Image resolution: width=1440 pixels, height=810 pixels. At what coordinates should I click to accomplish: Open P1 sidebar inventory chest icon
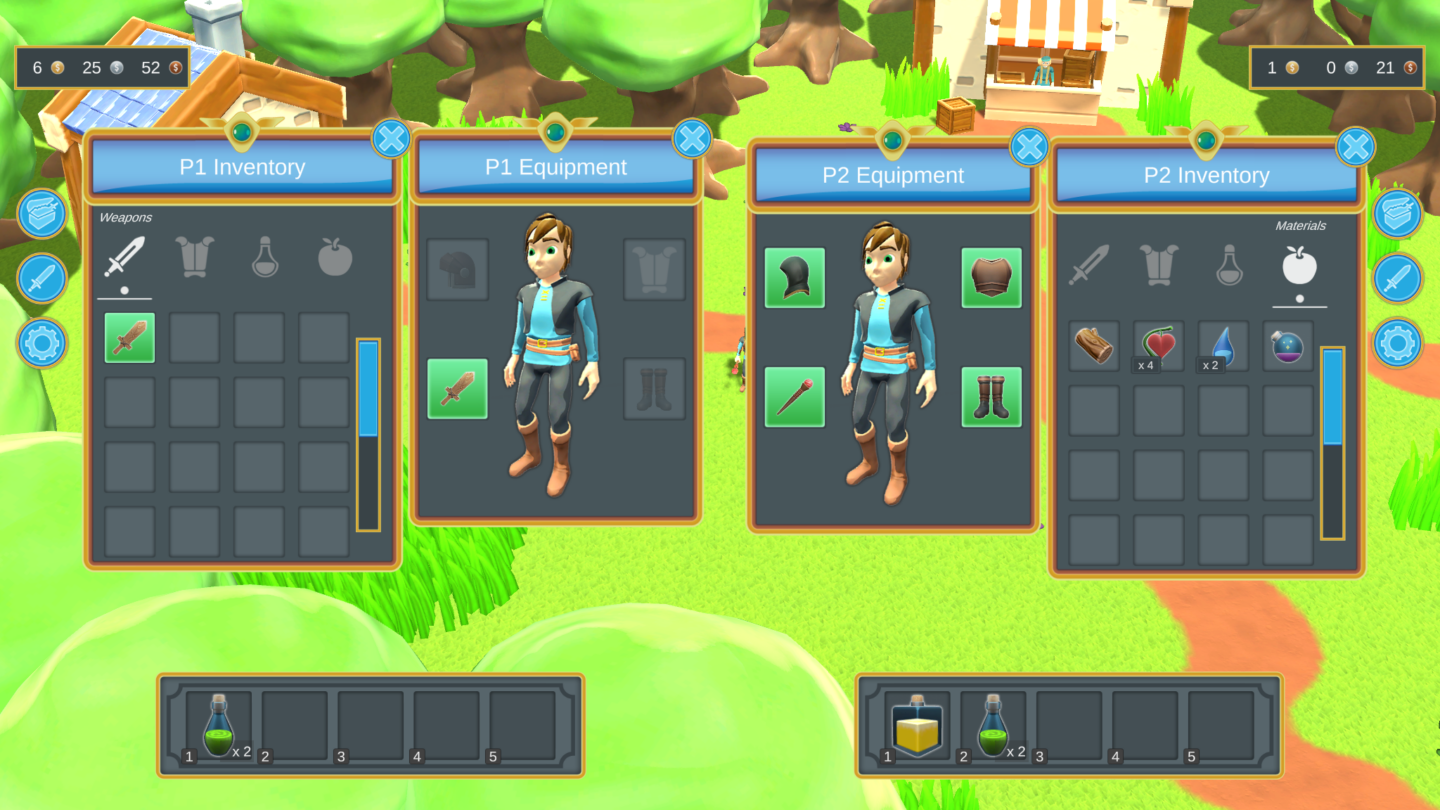click(x=41, y=215)
